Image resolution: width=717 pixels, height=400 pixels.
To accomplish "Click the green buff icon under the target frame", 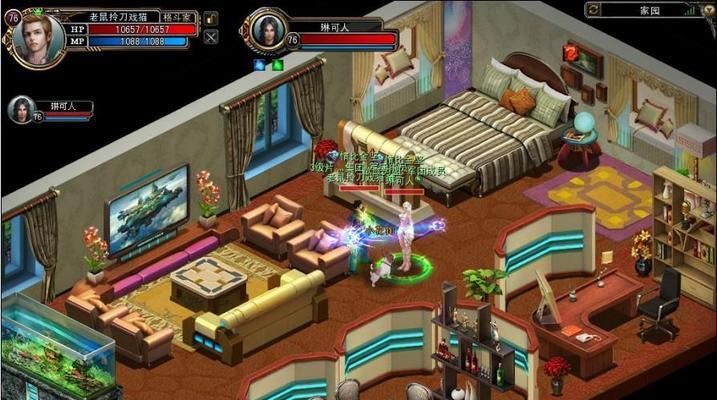I will coord(276,65).
